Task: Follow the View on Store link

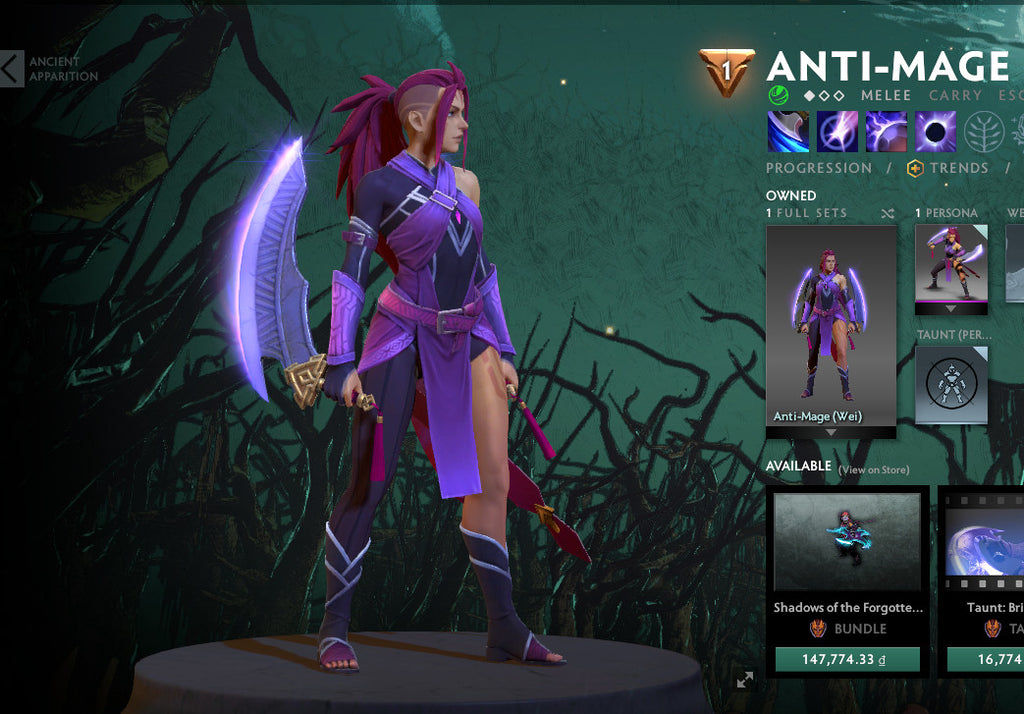Action: [874, 470]
